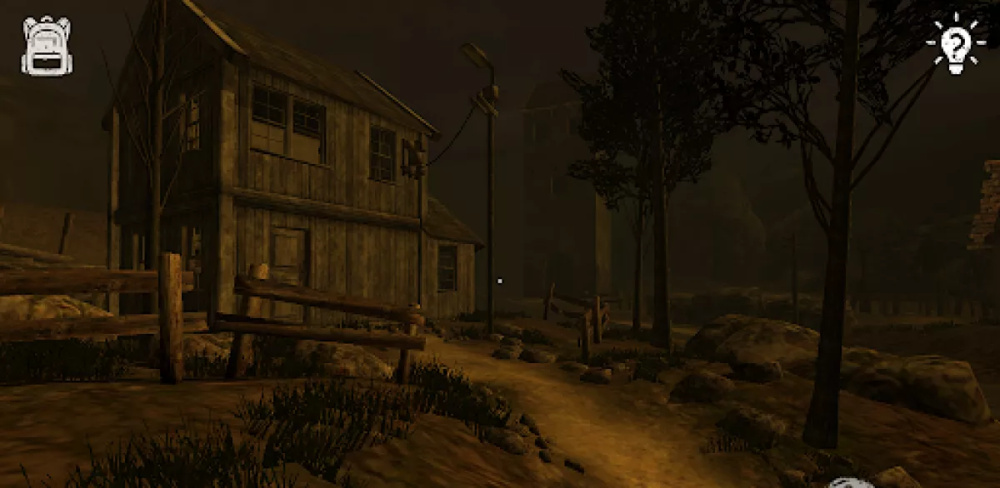Open the backpack inventory
This screenshot has width=1000, height=488.
(47, 45)
